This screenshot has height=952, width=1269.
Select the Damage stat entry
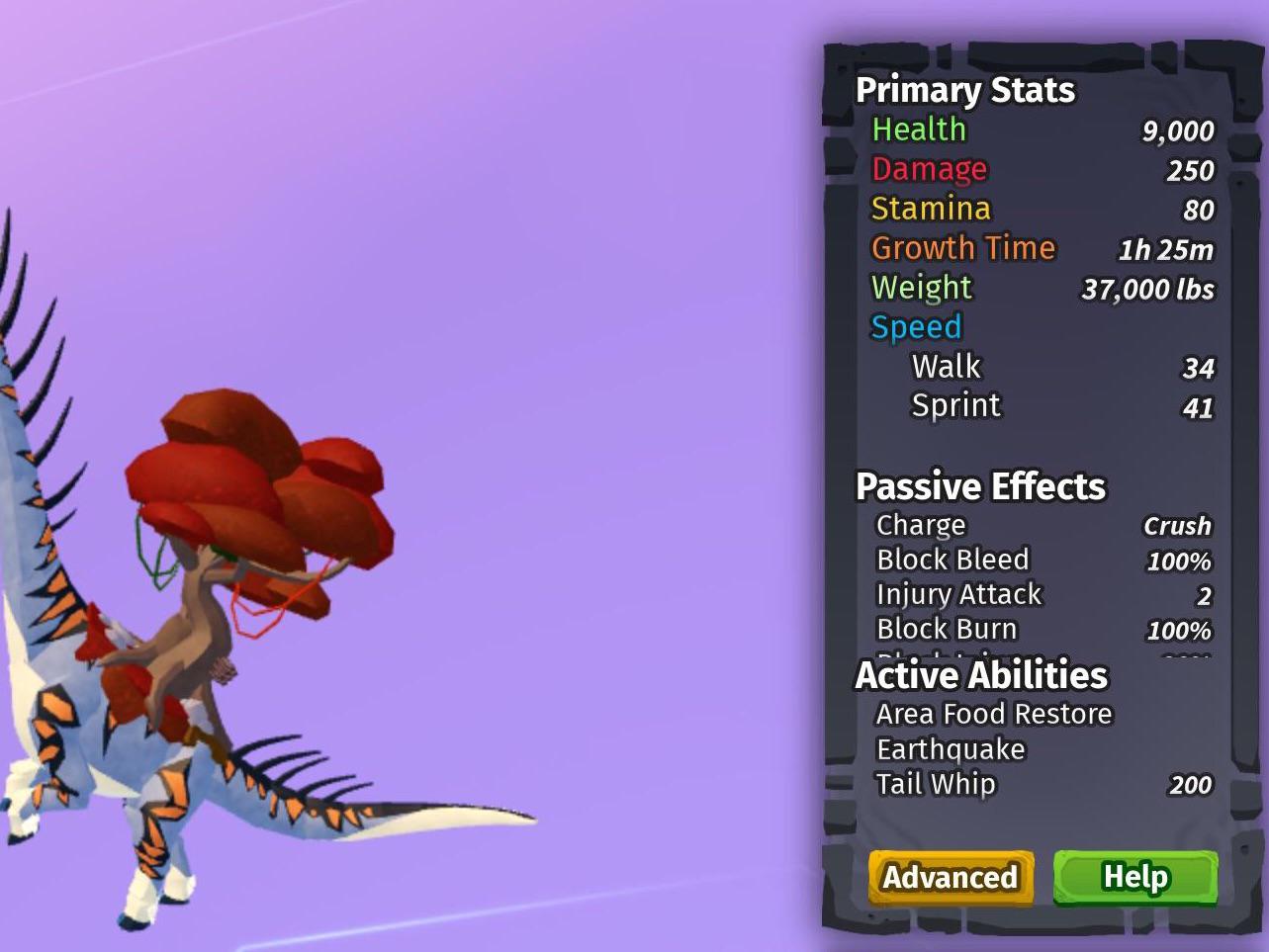pyautogui.click(x=929, y=169)
